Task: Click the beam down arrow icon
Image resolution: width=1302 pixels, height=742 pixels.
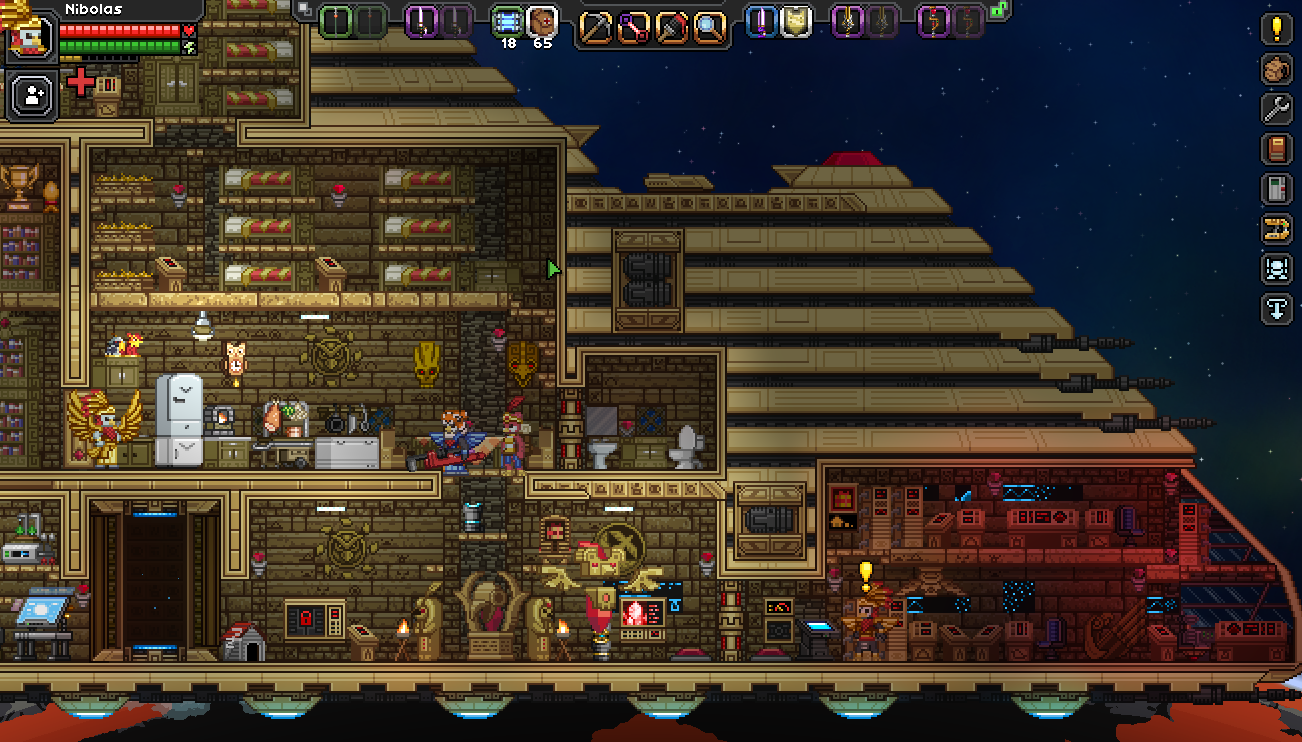Action: pos(1277,309)
